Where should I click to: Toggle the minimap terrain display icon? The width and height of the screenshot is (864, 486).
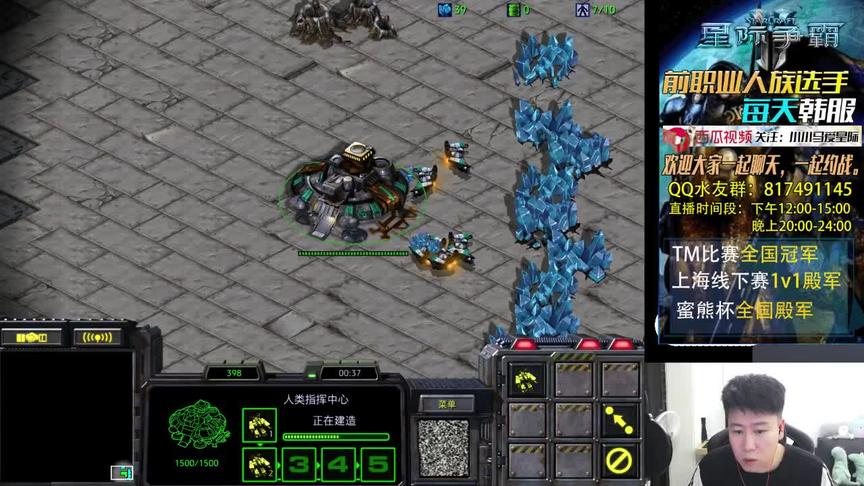(x=122, y=472)
